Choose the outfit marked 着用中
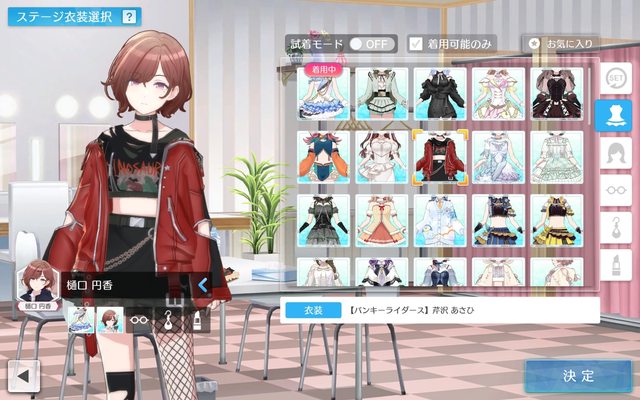Screen dimensions: 640x400 323,95
